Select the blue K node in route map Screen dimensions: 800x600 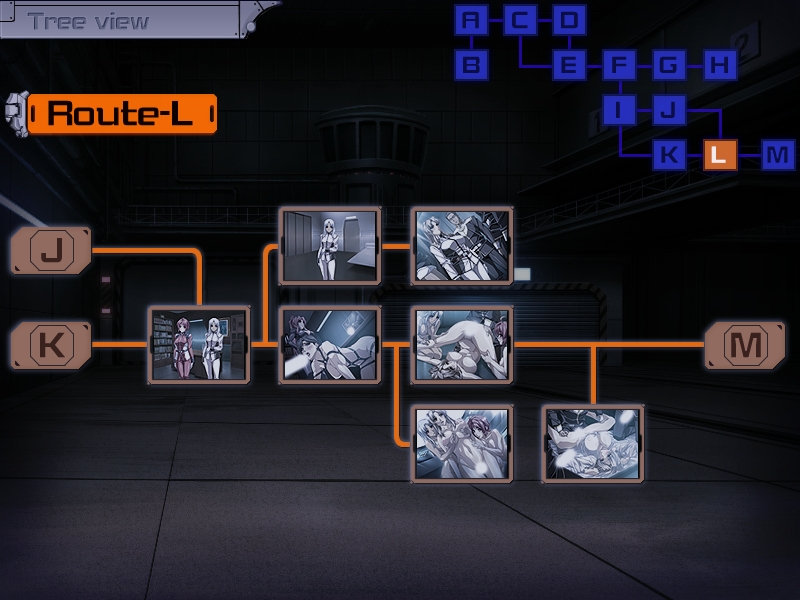668,155
